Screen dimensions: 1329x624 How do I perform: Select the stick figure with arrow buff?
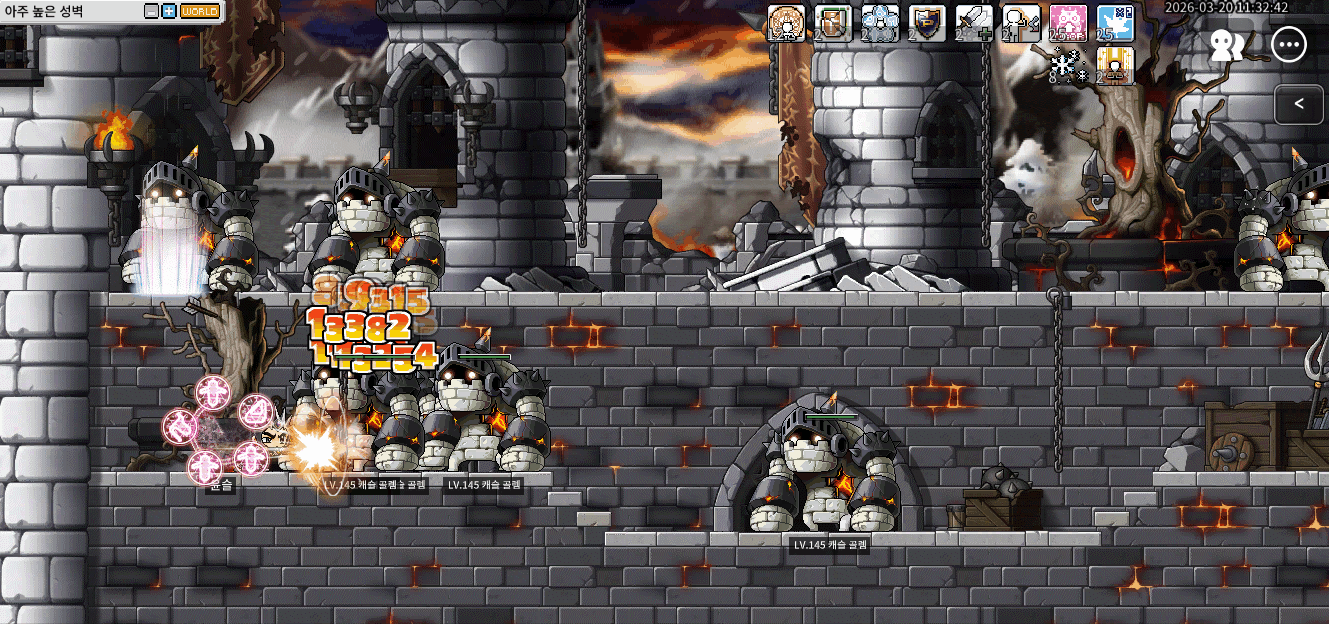point(1021,23)
